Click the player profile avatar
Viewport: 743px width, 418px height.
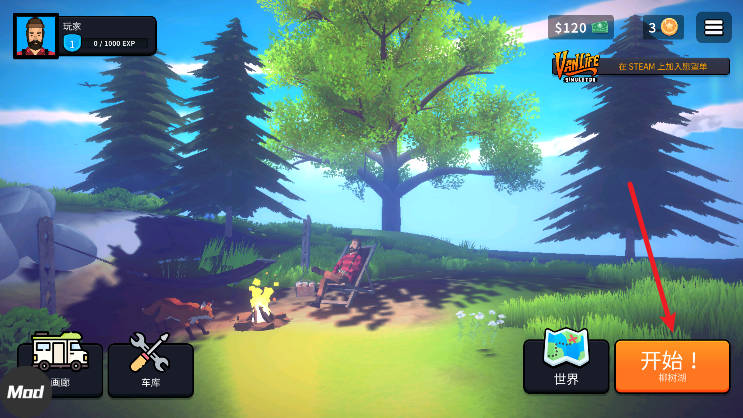[36, 36]
